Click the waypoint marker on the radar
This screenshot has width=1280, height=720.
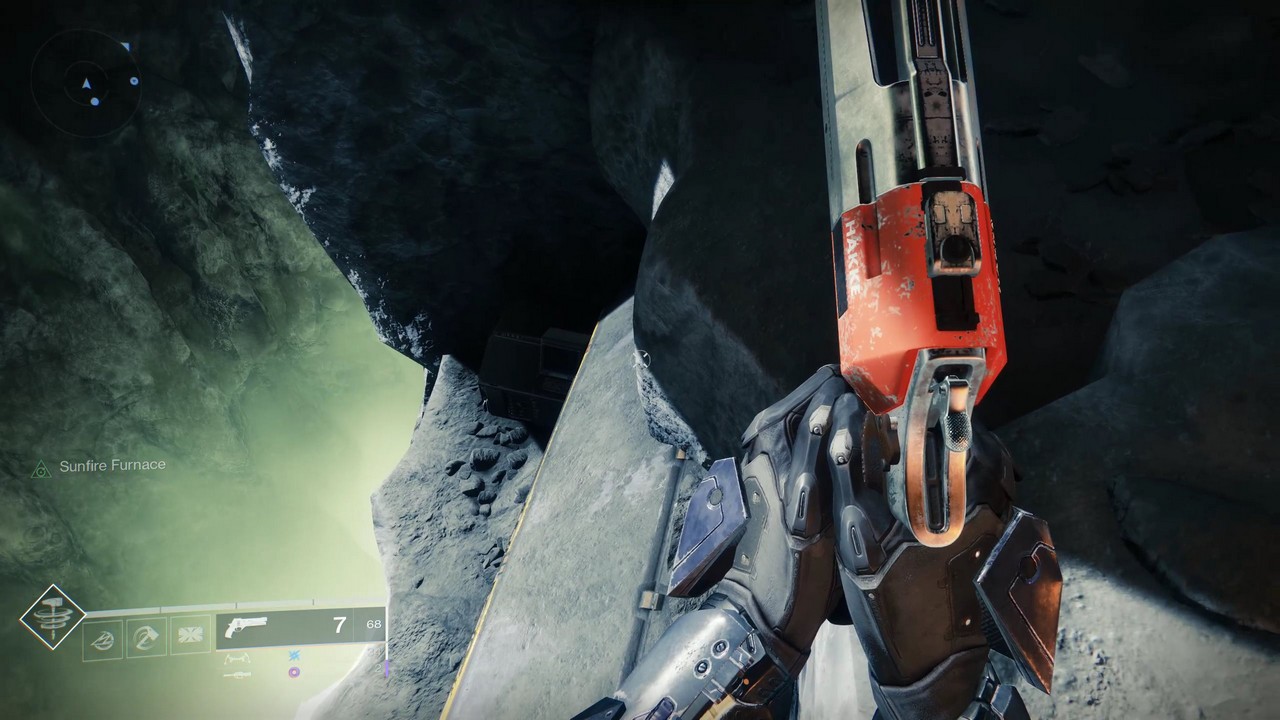[x=126, y=45]
